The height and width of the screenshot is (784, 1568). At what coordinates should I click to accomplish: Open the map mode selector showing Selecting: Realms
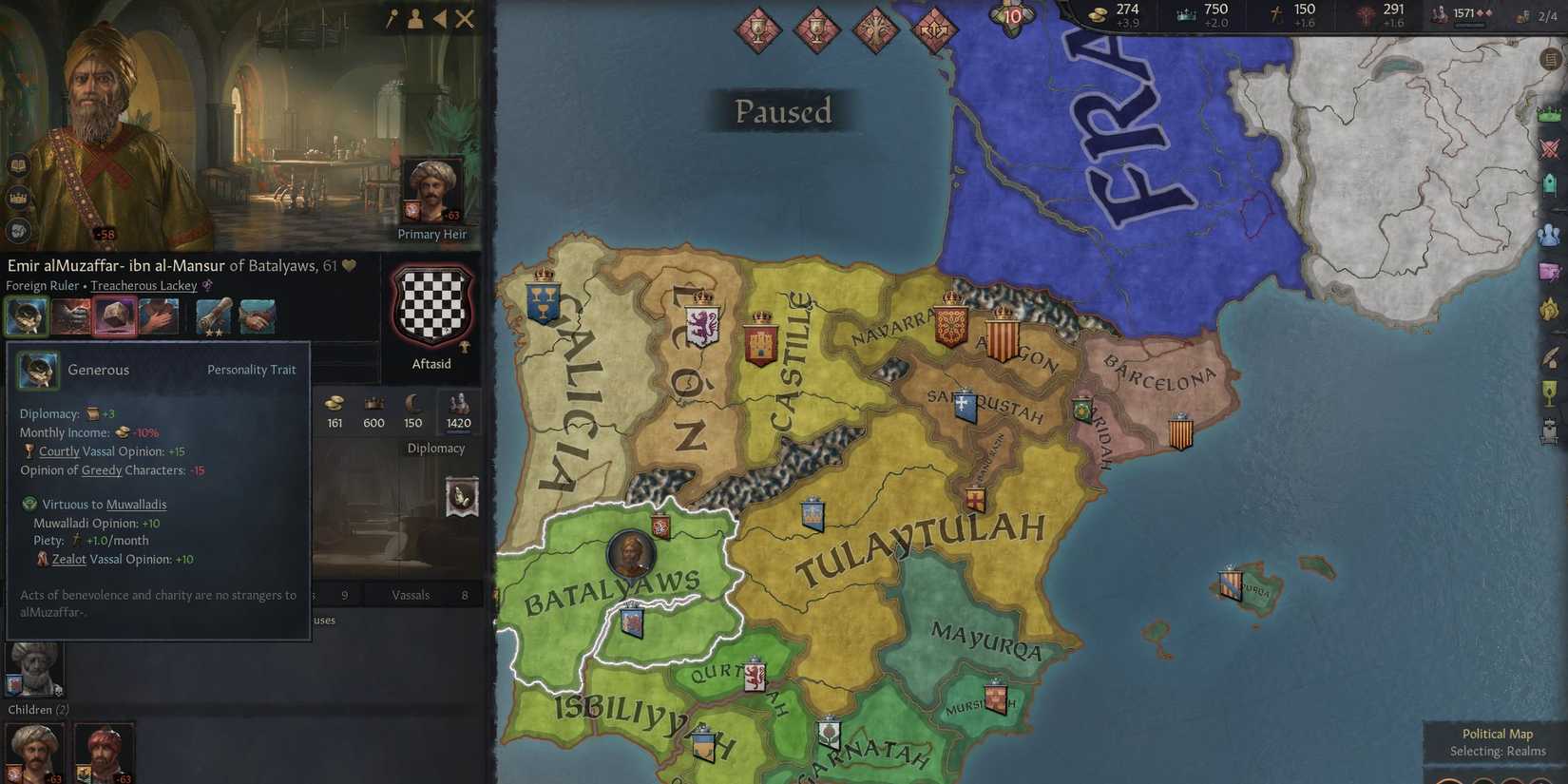coord(1498,751)
